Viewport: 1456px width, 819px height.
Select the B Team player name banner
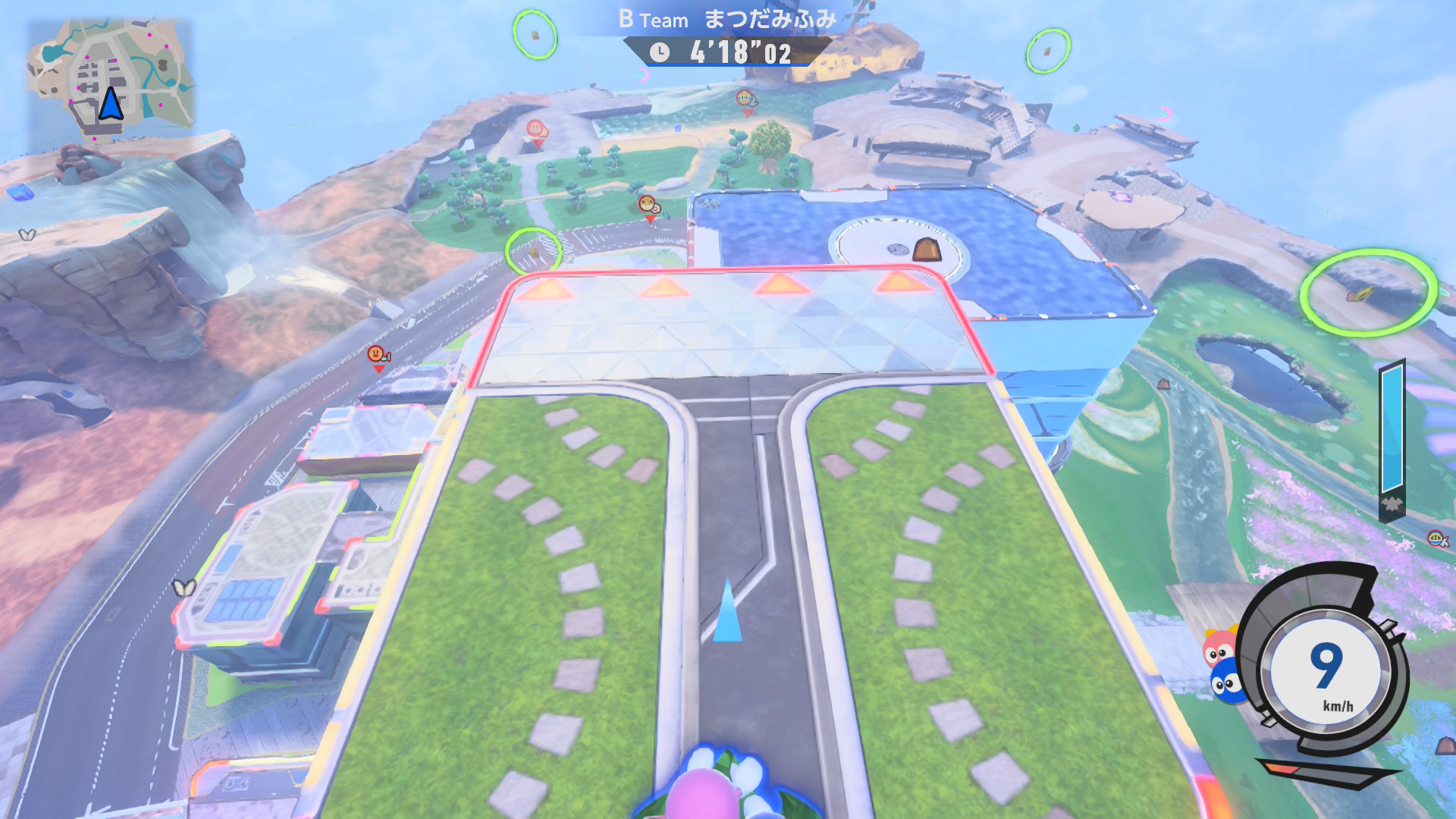[726, 20]
